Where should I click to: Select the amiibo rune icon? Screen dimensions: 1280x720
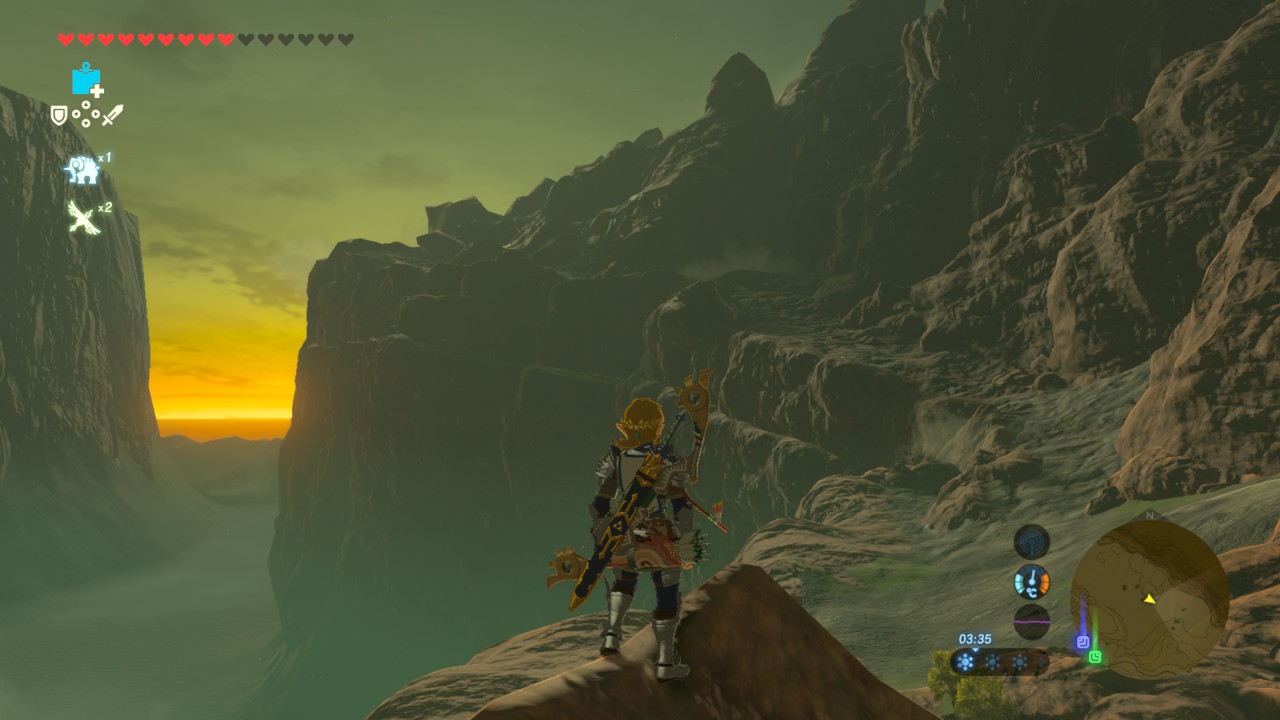(87, 79)
